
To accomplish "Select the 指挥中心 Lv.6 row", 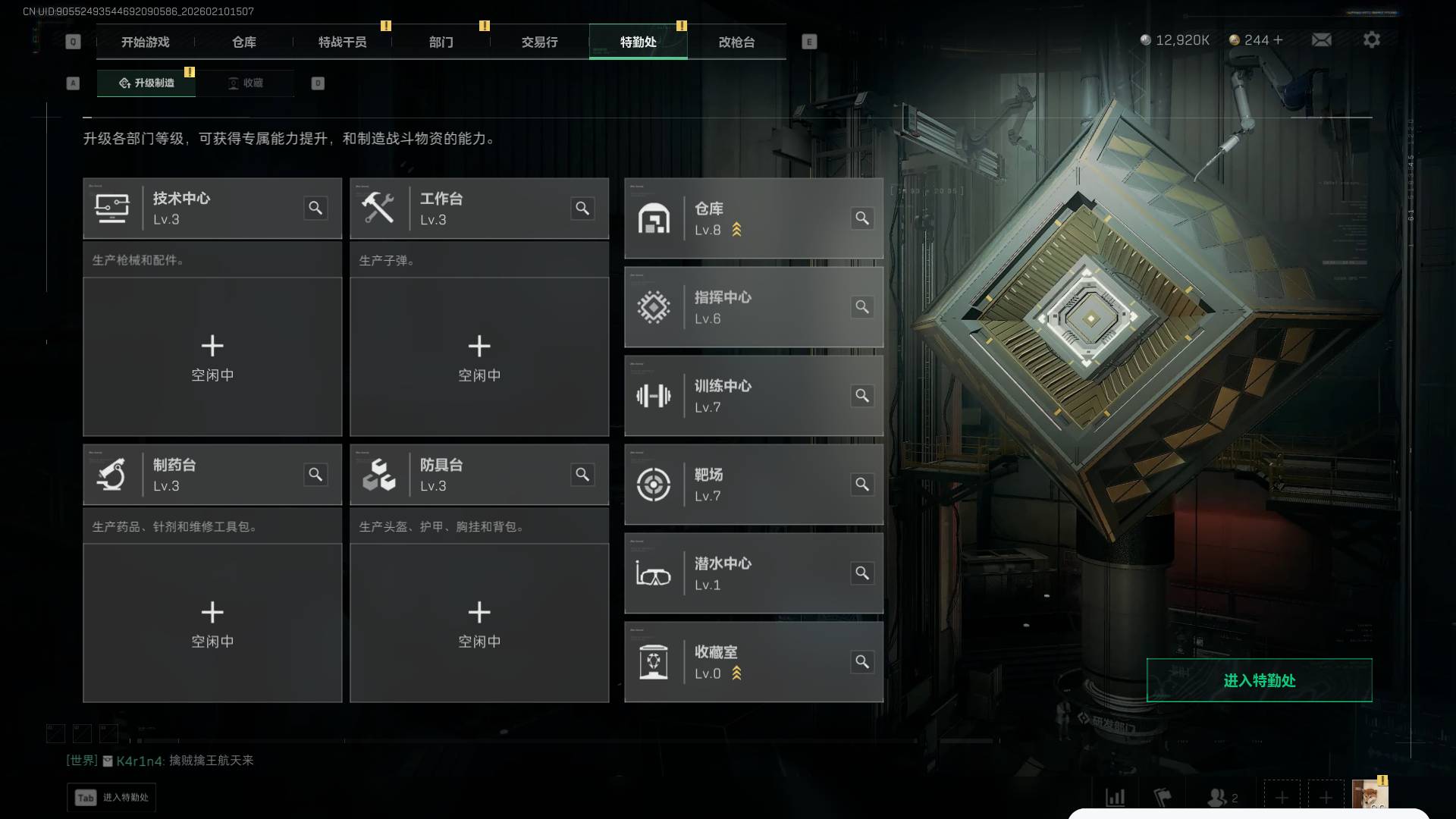I will tap(753, 307).
